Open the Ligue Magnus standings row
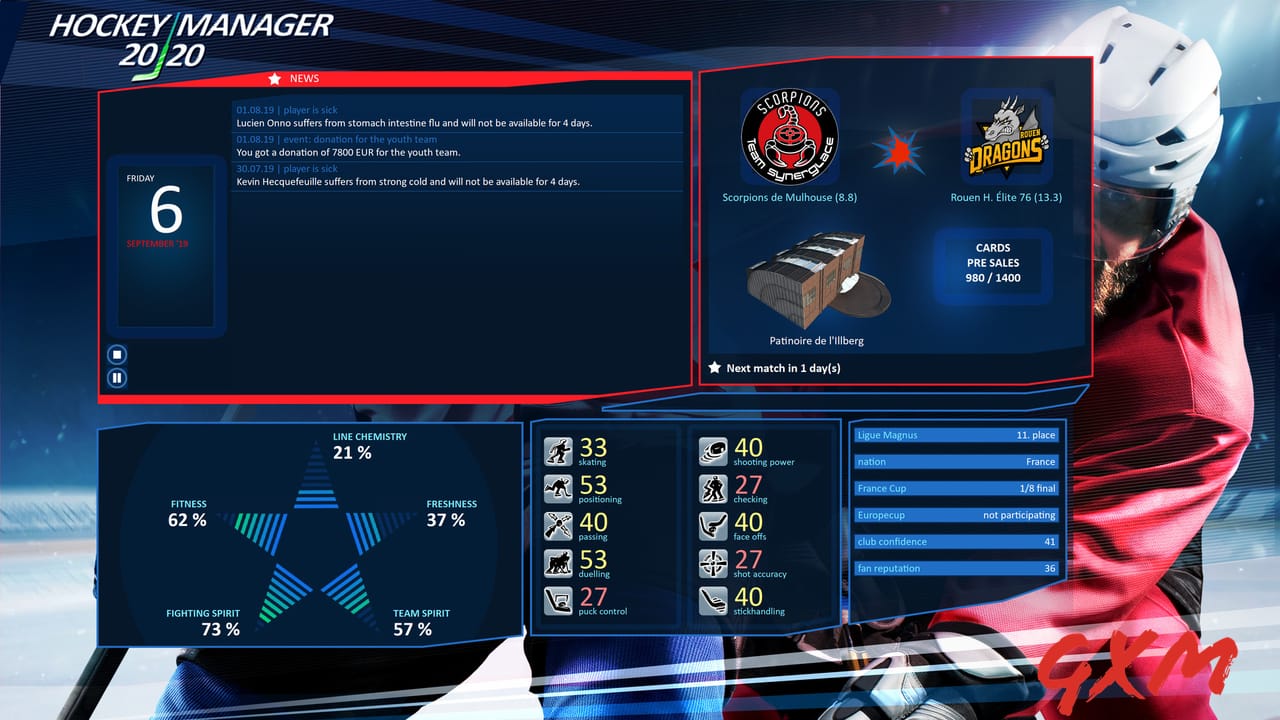The height and width of the screenshot is (720, 1280). point(957,435)
